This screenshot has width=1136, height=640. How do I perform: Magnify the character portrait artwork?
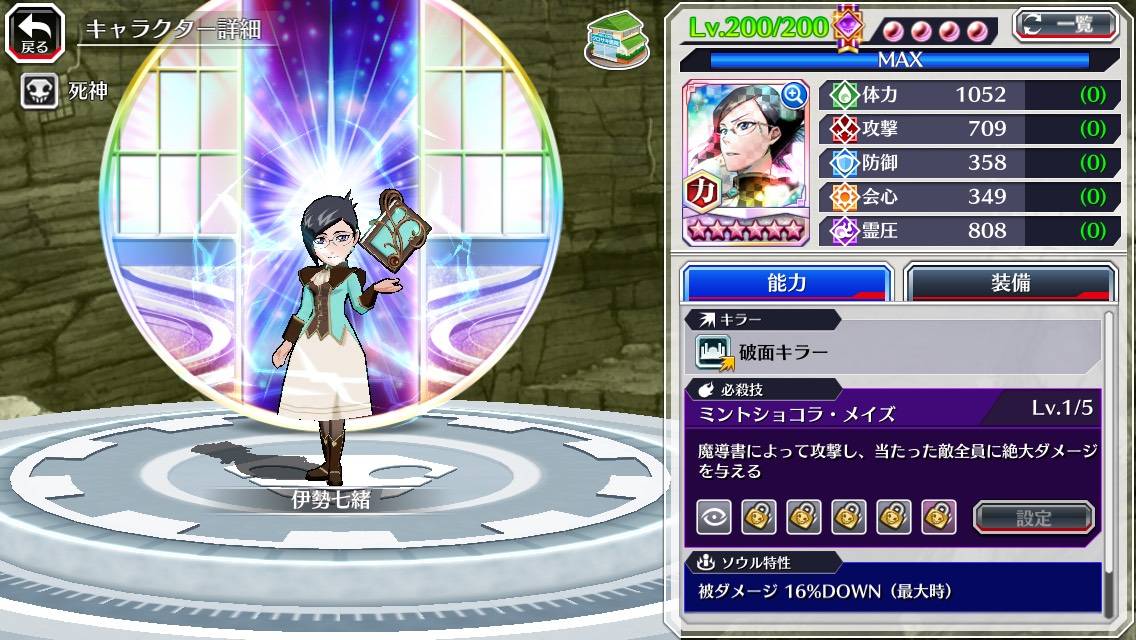793,95
